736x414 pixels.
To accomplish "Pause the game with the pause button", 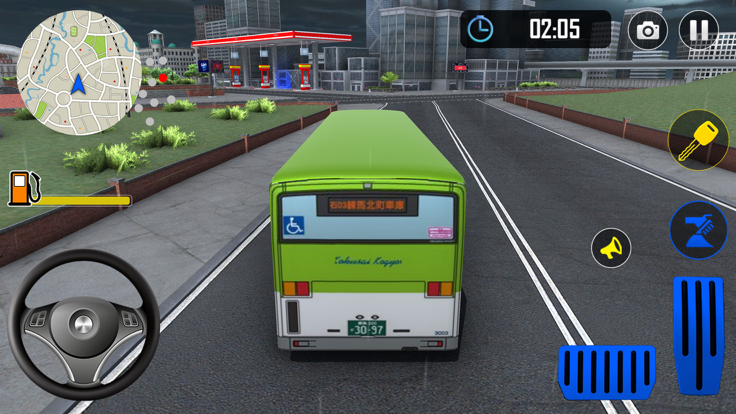I will point(698,30).
